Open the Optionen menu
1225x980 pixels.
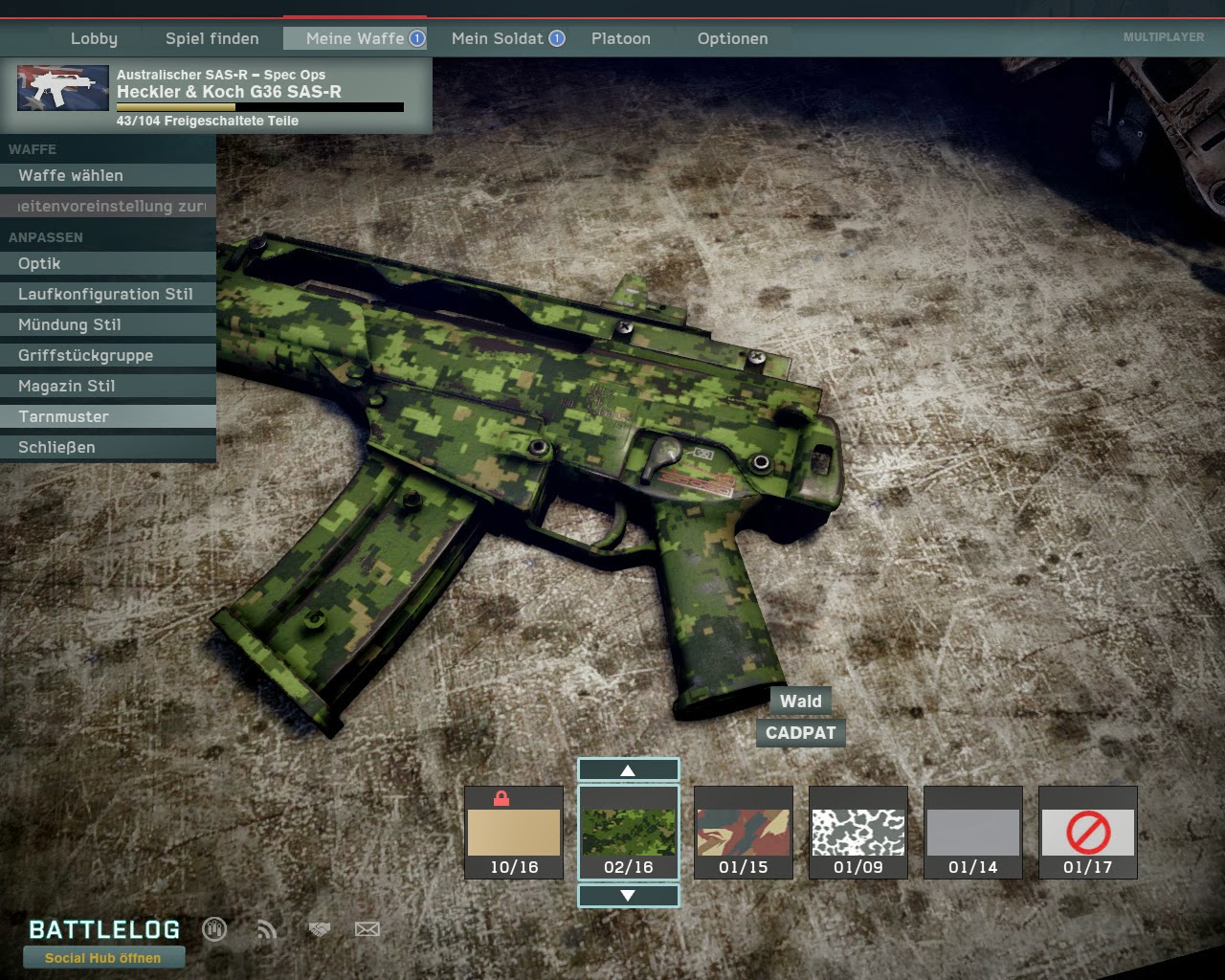(732, 38)
